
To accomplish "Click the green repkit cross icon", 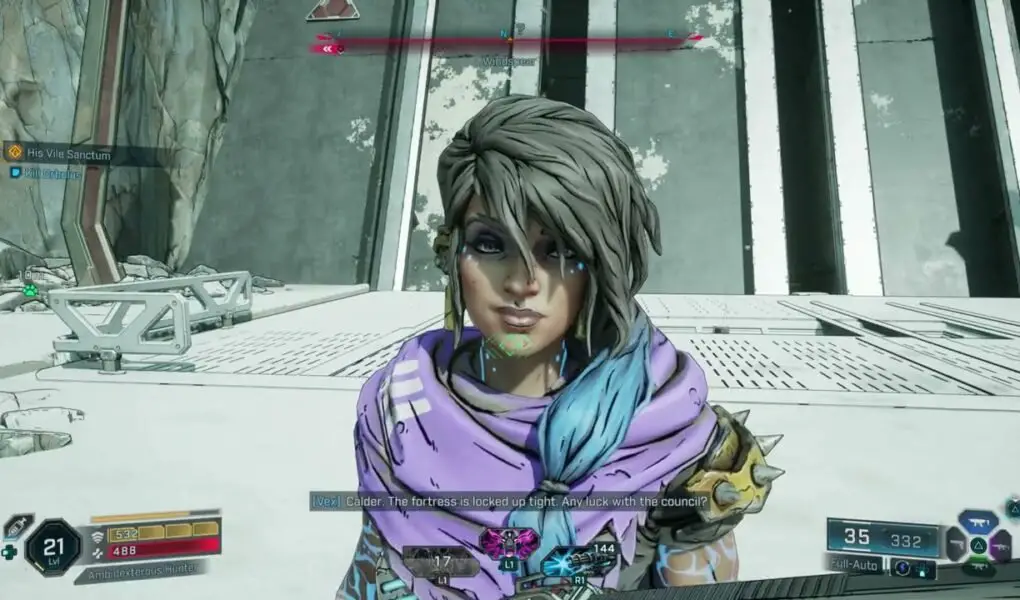I will click(x=9, y=551).
